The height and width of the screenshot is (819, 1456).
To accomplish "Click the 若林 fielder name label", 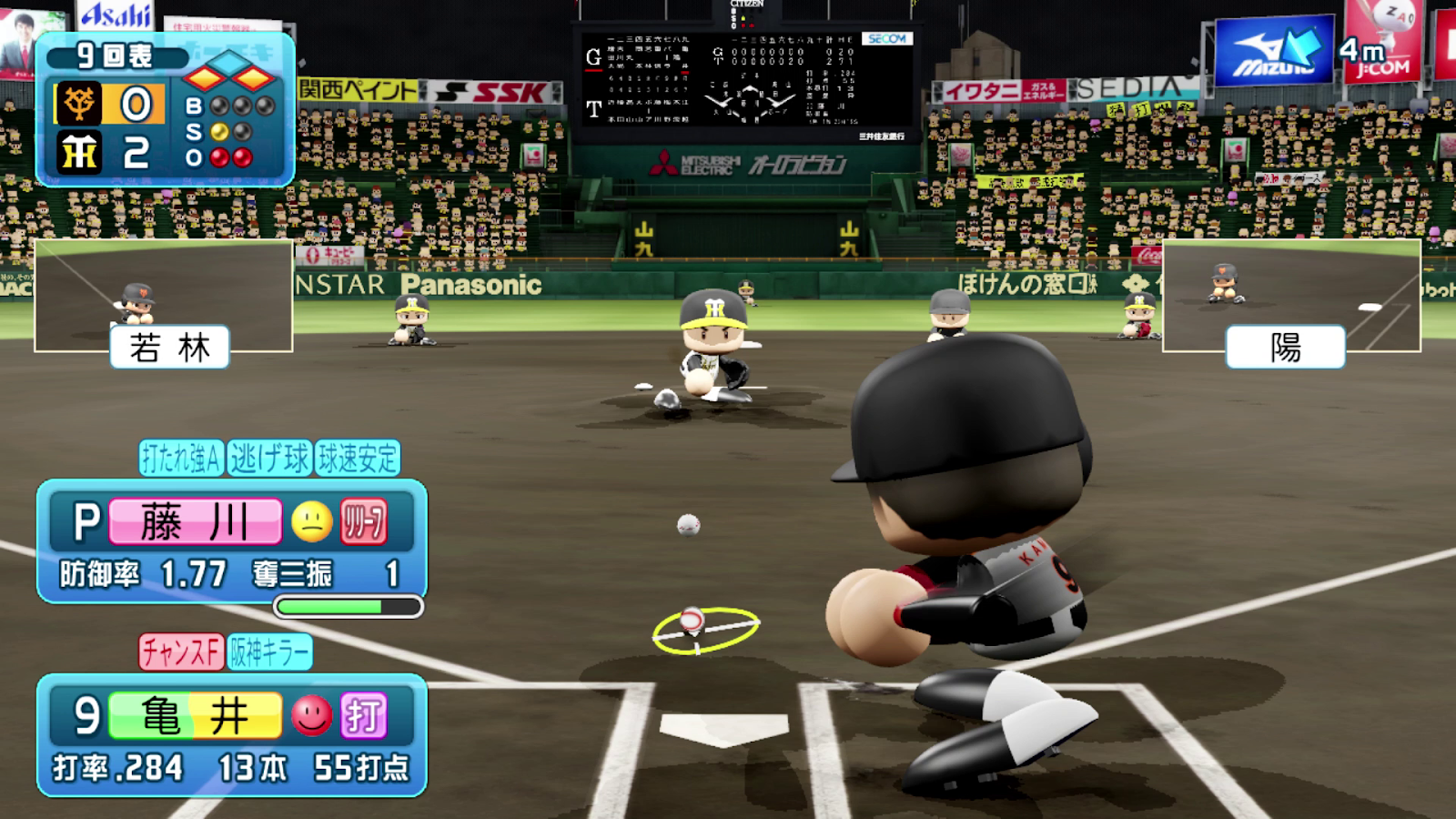I will (169, 346).
